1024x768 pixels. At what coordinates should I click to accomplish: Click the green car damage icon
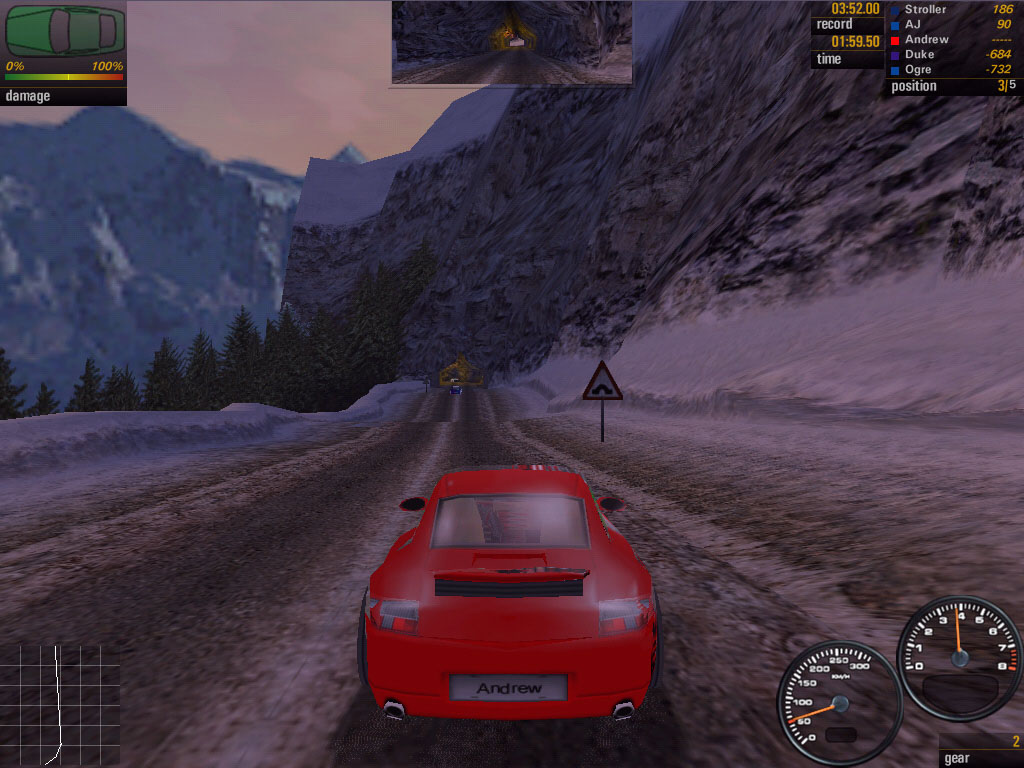point(65,32)
